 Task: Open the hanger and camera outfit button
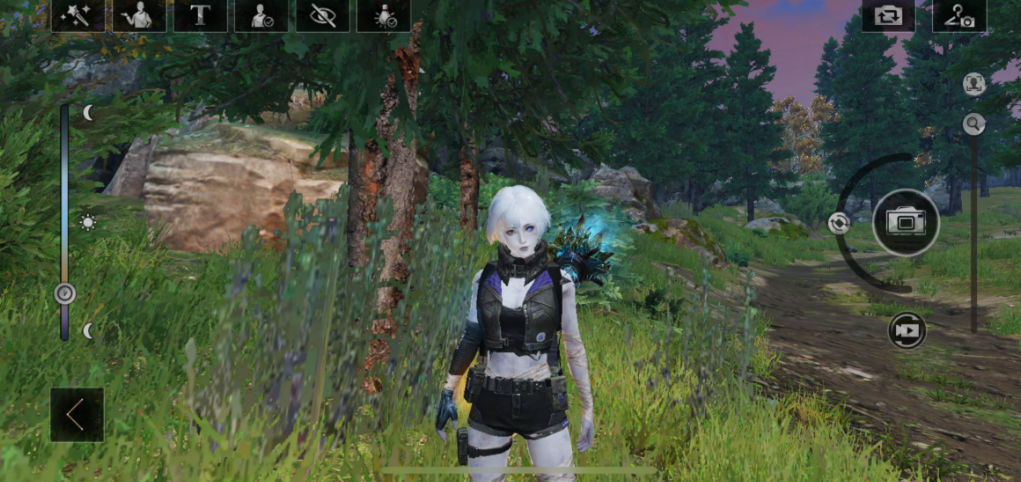click(959, 15)
